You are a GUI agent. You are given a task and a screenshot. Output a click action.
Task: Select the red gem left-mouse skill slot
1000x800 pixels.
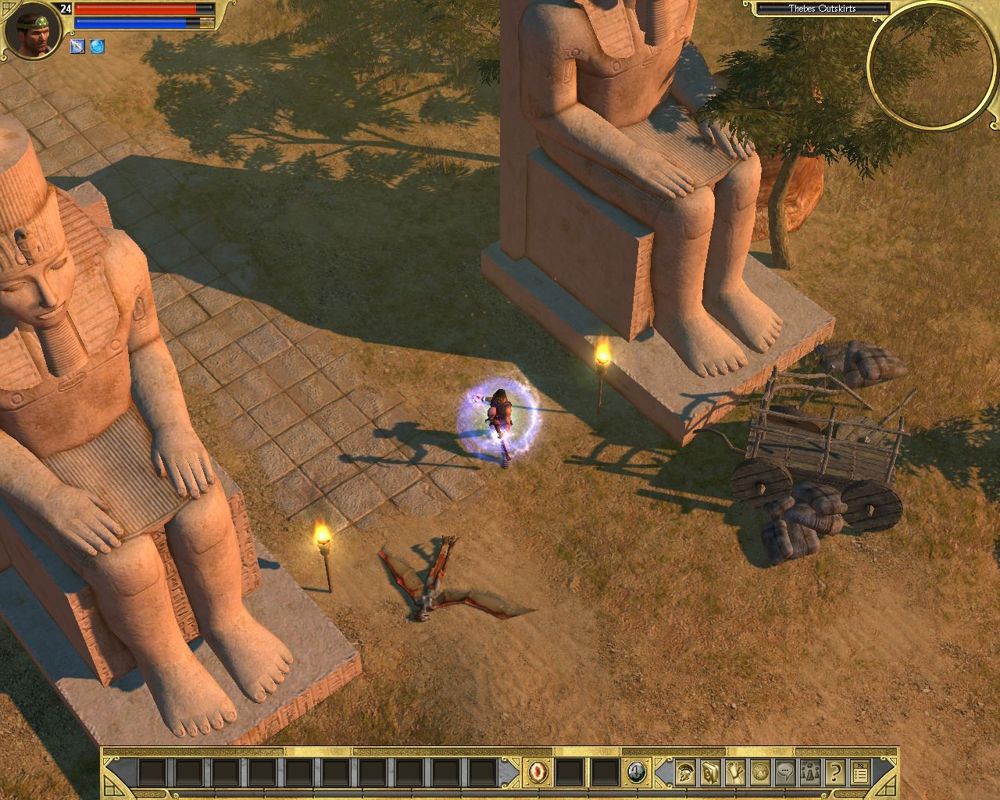[x=538, y=772]
